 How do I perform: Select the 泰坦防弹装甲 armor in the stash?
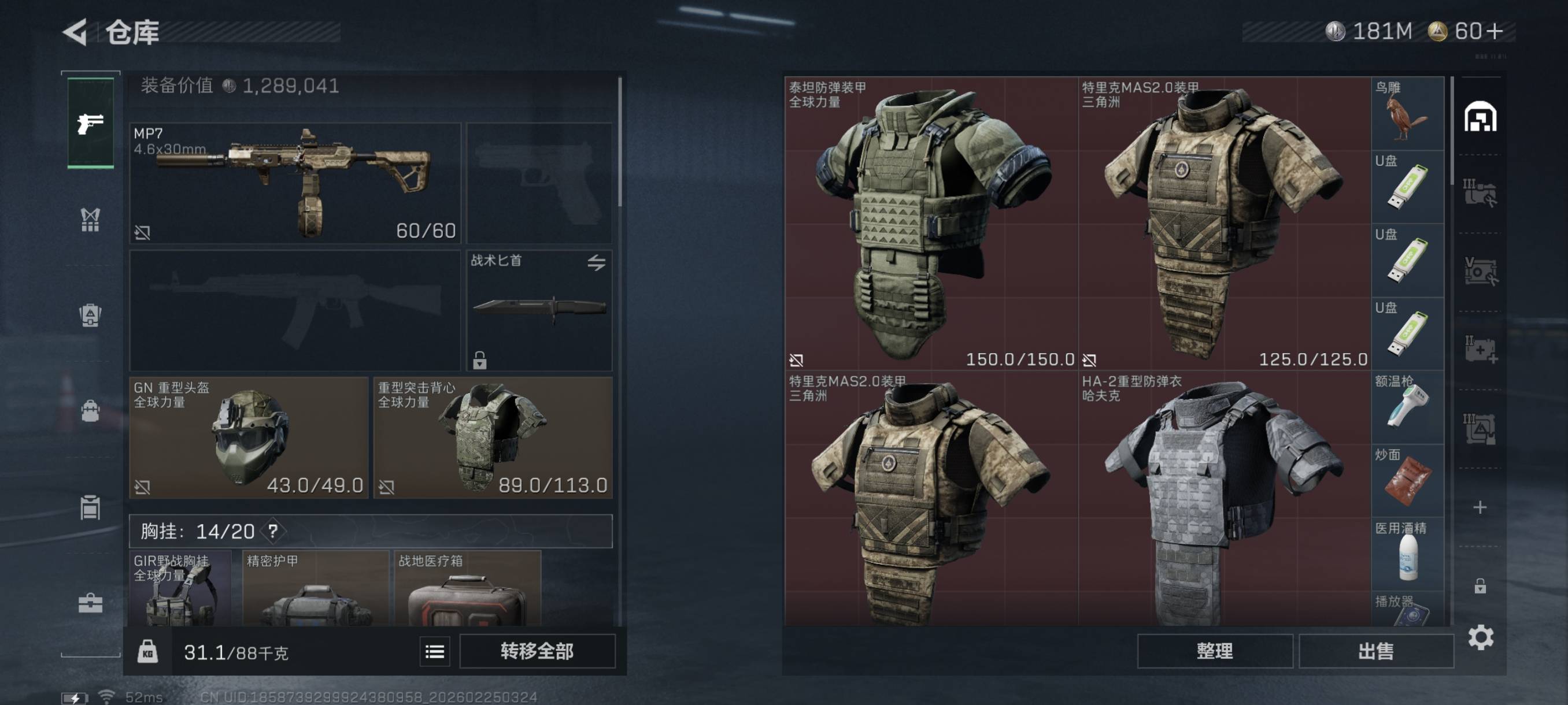(931, 223)
